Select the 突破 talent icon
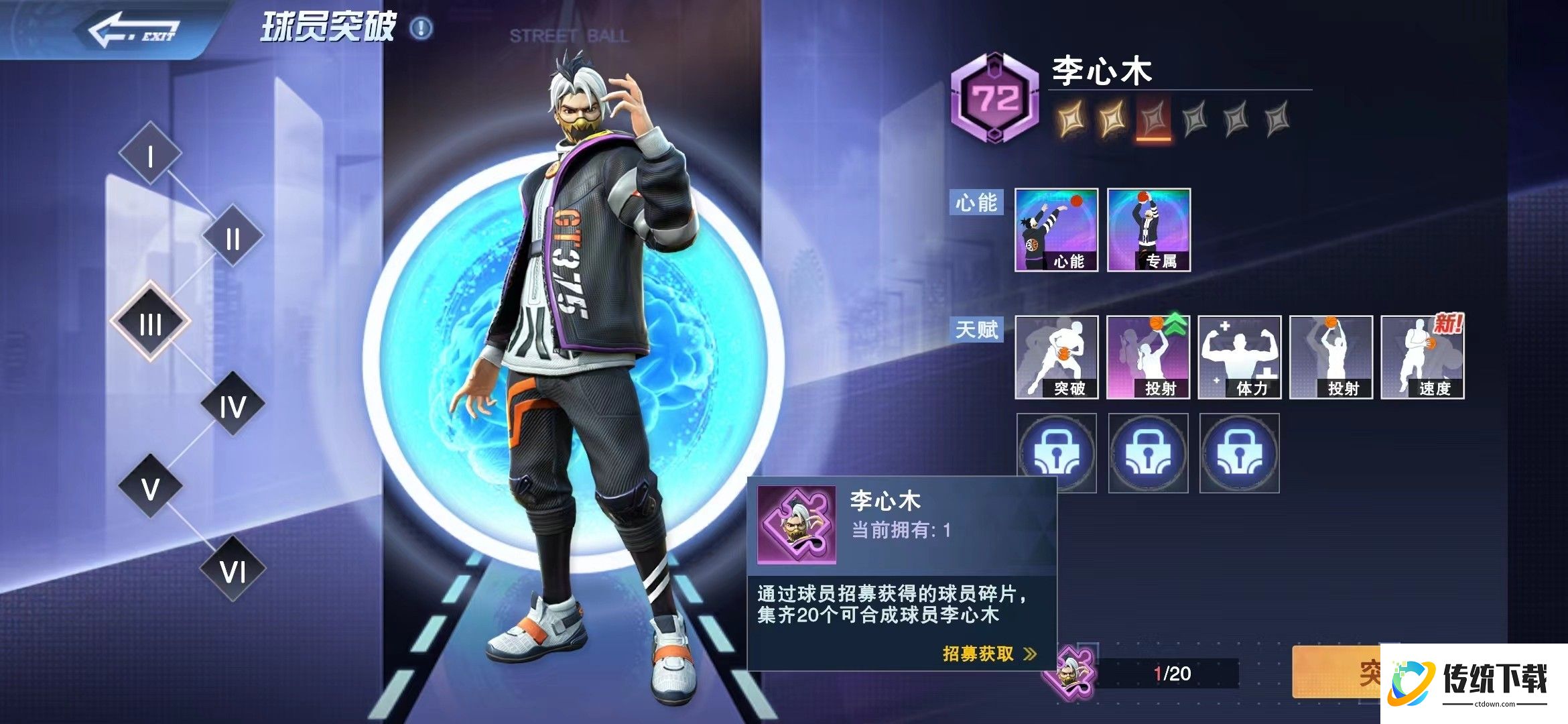 pyautogui.click(x=1056, y=357)
